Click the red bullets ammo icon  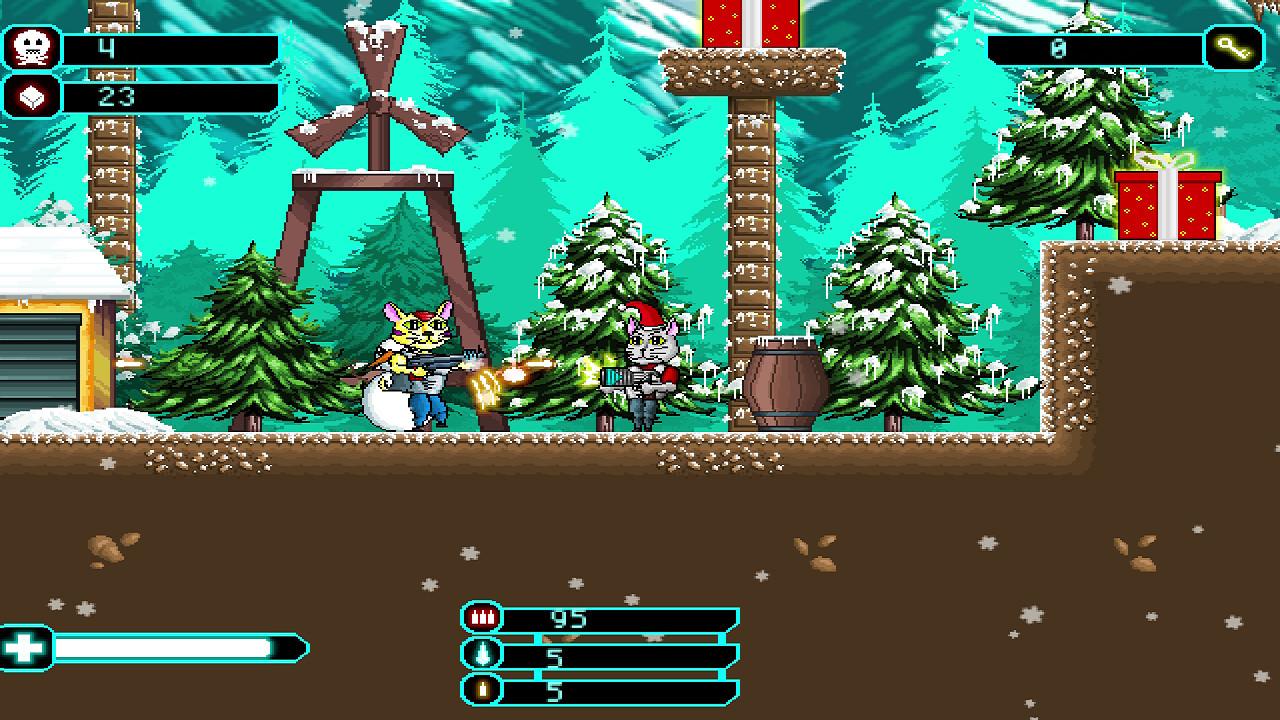(481, 618)
